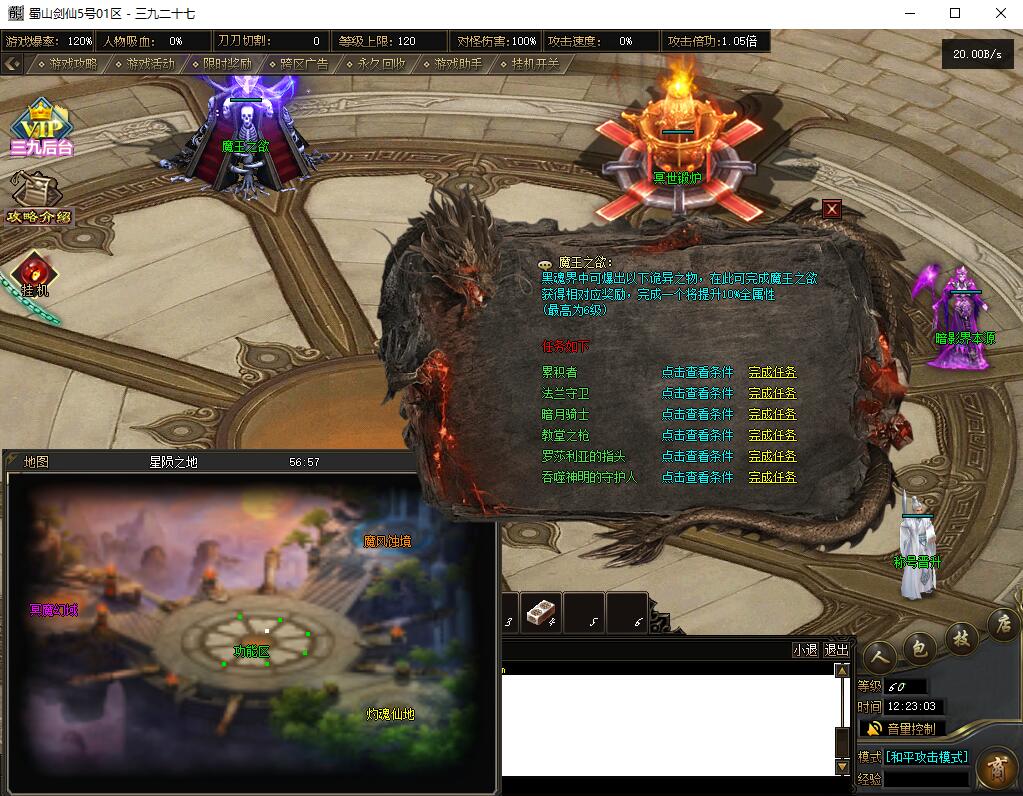Open the 永久回收 menu tab
Viewport: 1023px width, 796px height.
point(381,64)
